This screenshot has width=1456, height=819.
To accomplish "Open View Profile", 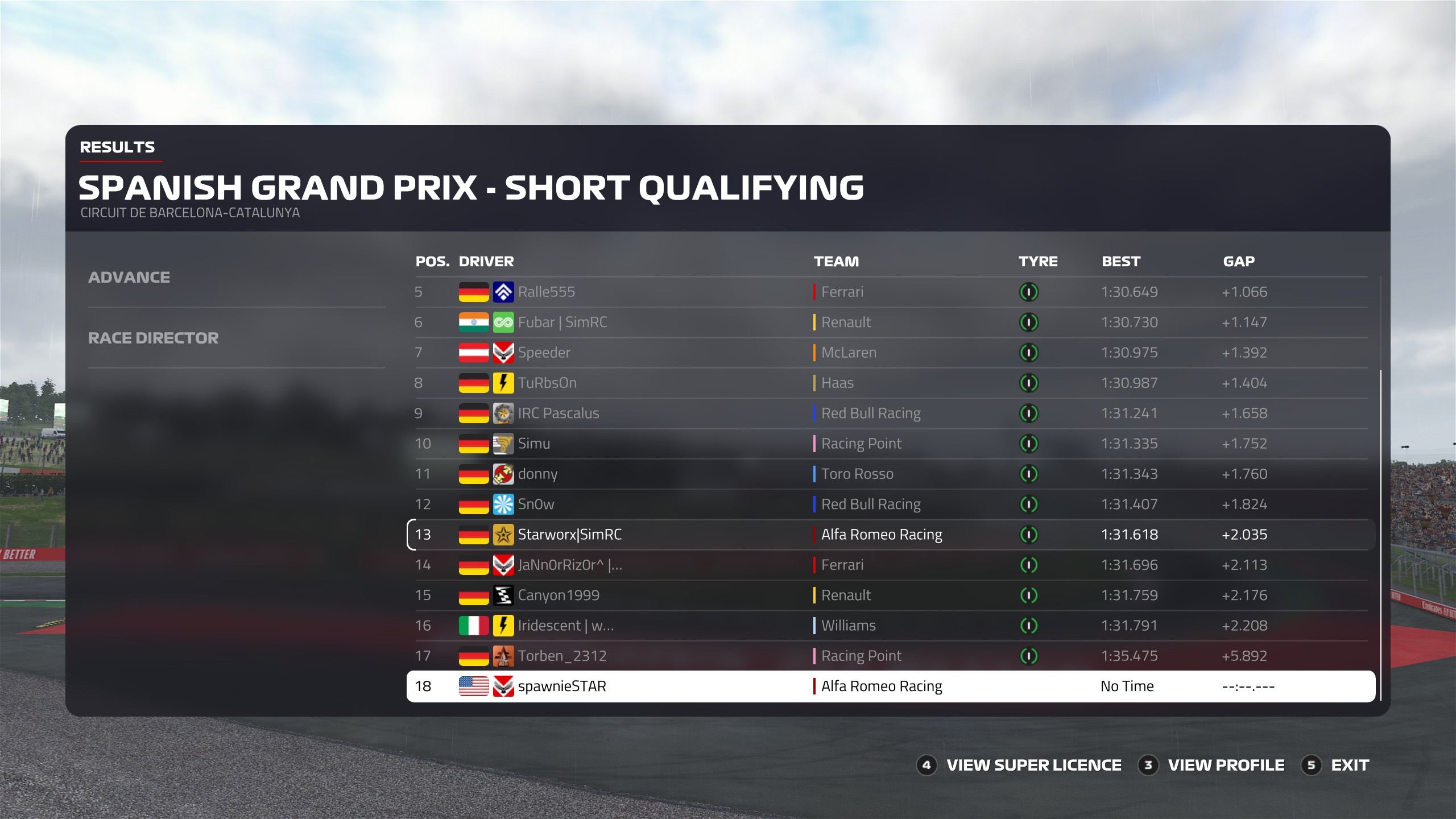I will tap(1226, 766).
